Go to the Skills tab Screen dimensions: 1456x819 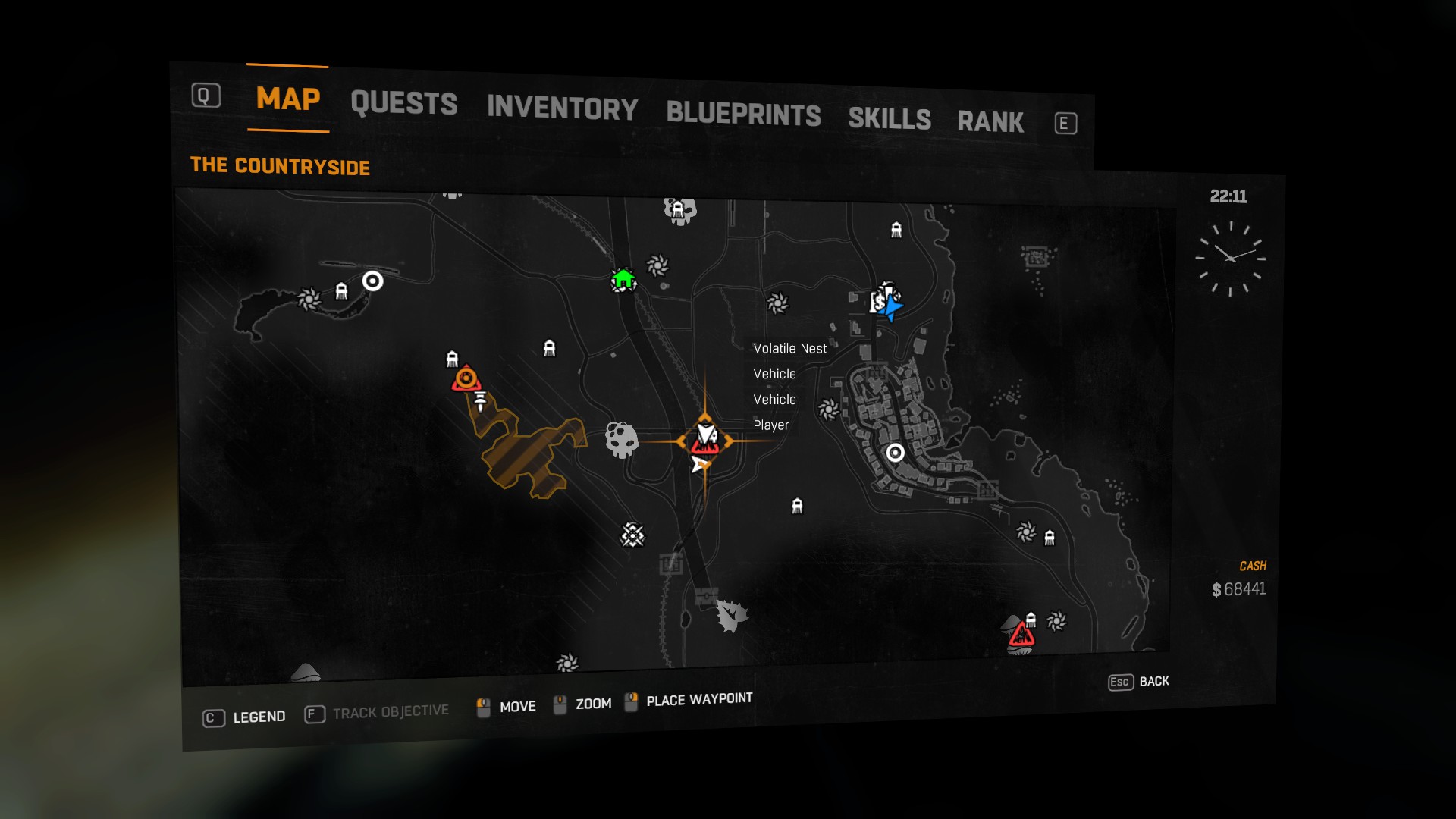(x=889, y=119)
